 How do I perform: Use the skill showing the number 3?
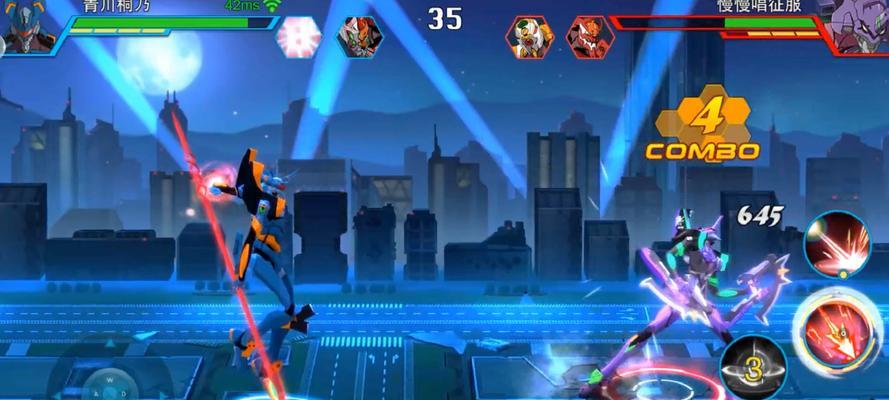pos(753,368)
